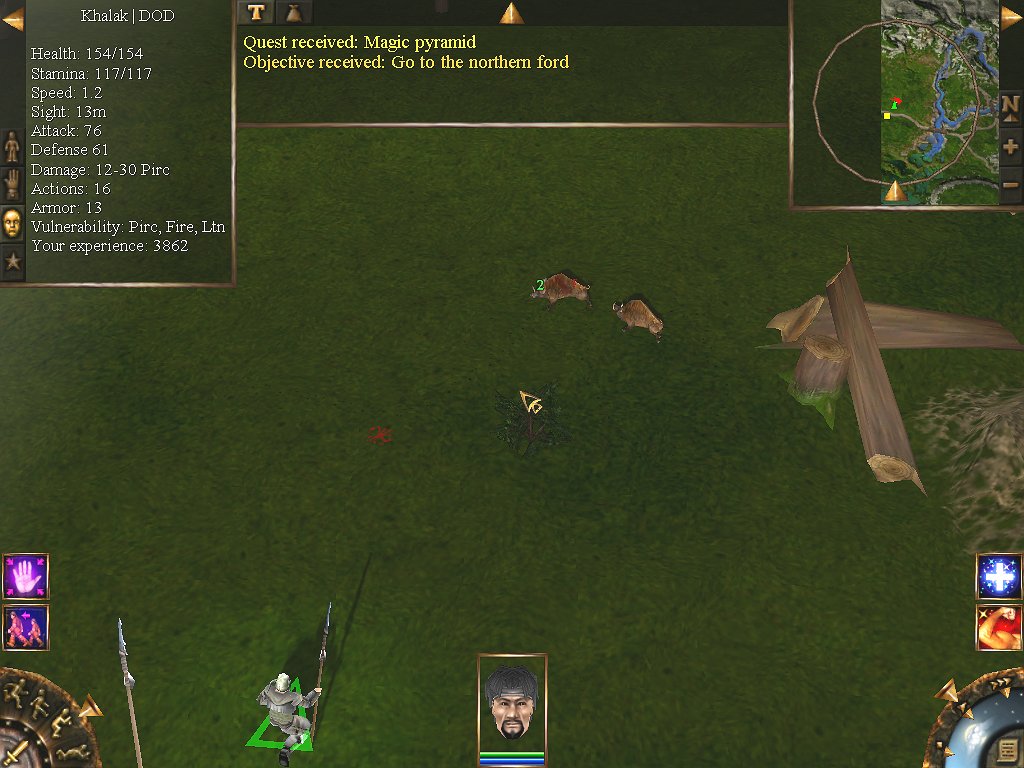Click the terrain minimap
The height and width of the screenshot is (768, 1024).
(x=938, y=100)
